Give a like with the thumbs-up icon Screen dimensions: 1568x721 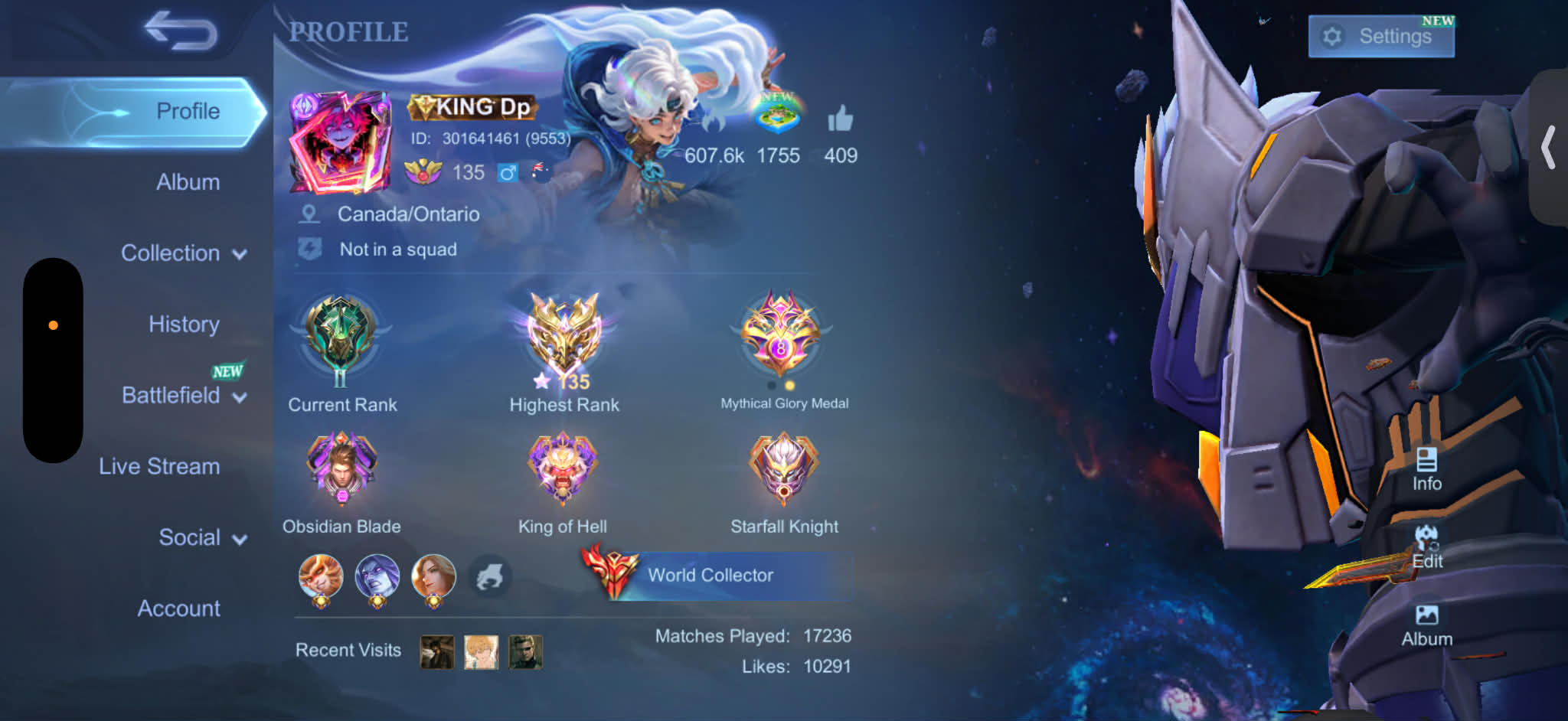click(840, 120)
